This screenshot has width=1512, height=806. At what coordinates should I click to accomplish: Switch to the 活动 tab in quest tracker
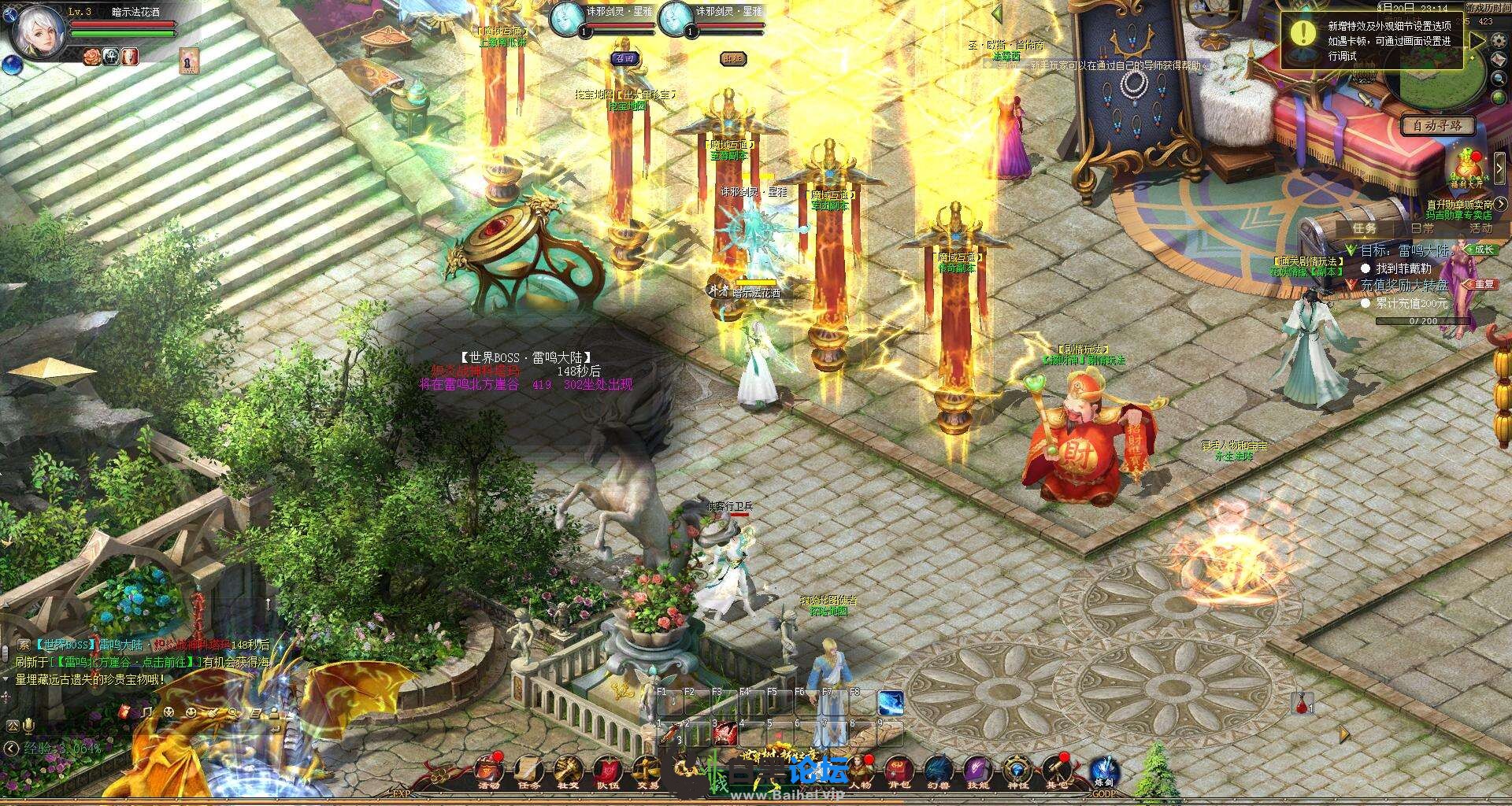pos(1480,228)
